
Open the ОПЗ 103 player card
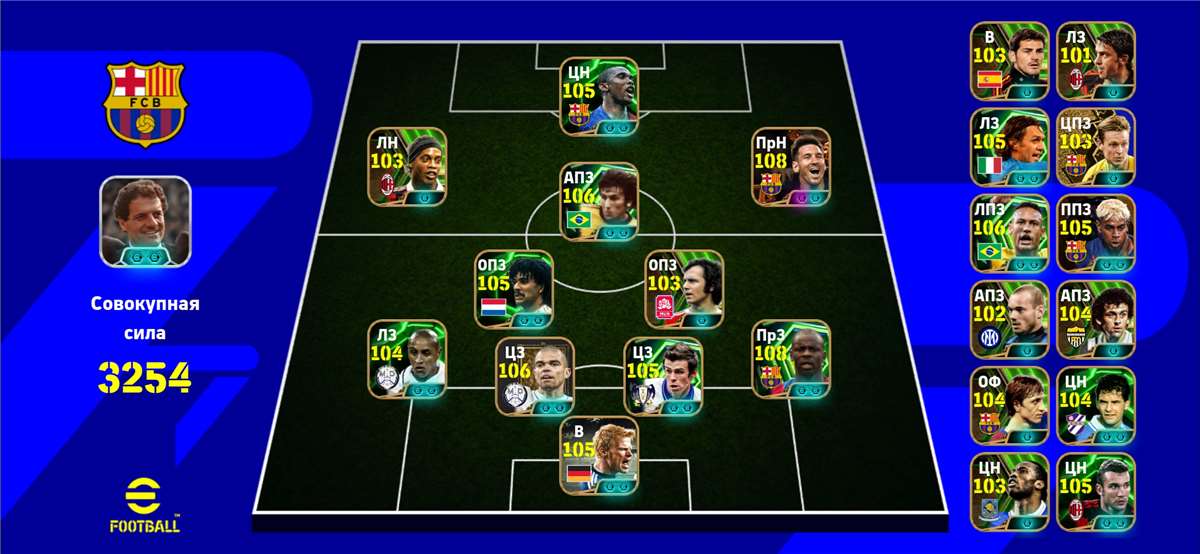(x=684, y=290)
